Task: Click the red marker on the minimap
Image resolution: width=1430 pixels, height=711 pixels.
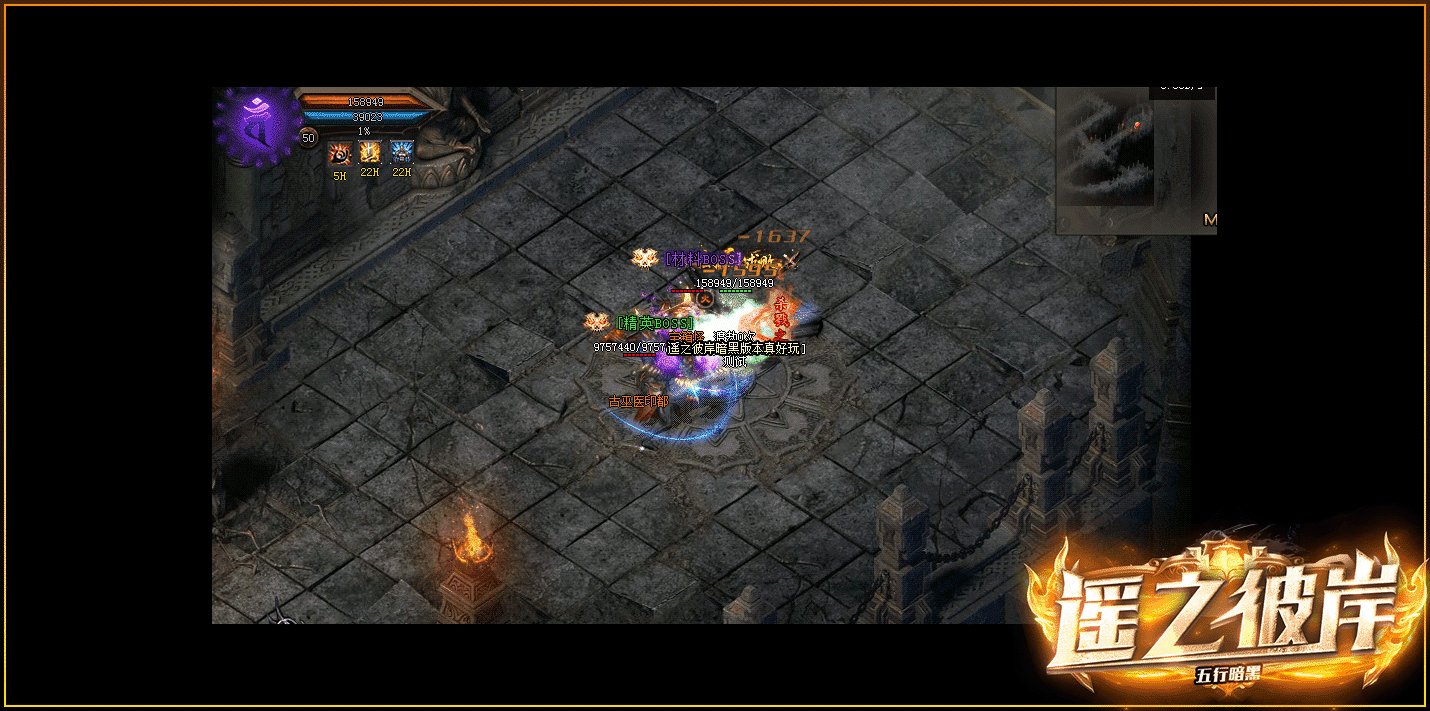Action: pyautogui.click(x=1137, y=125)
